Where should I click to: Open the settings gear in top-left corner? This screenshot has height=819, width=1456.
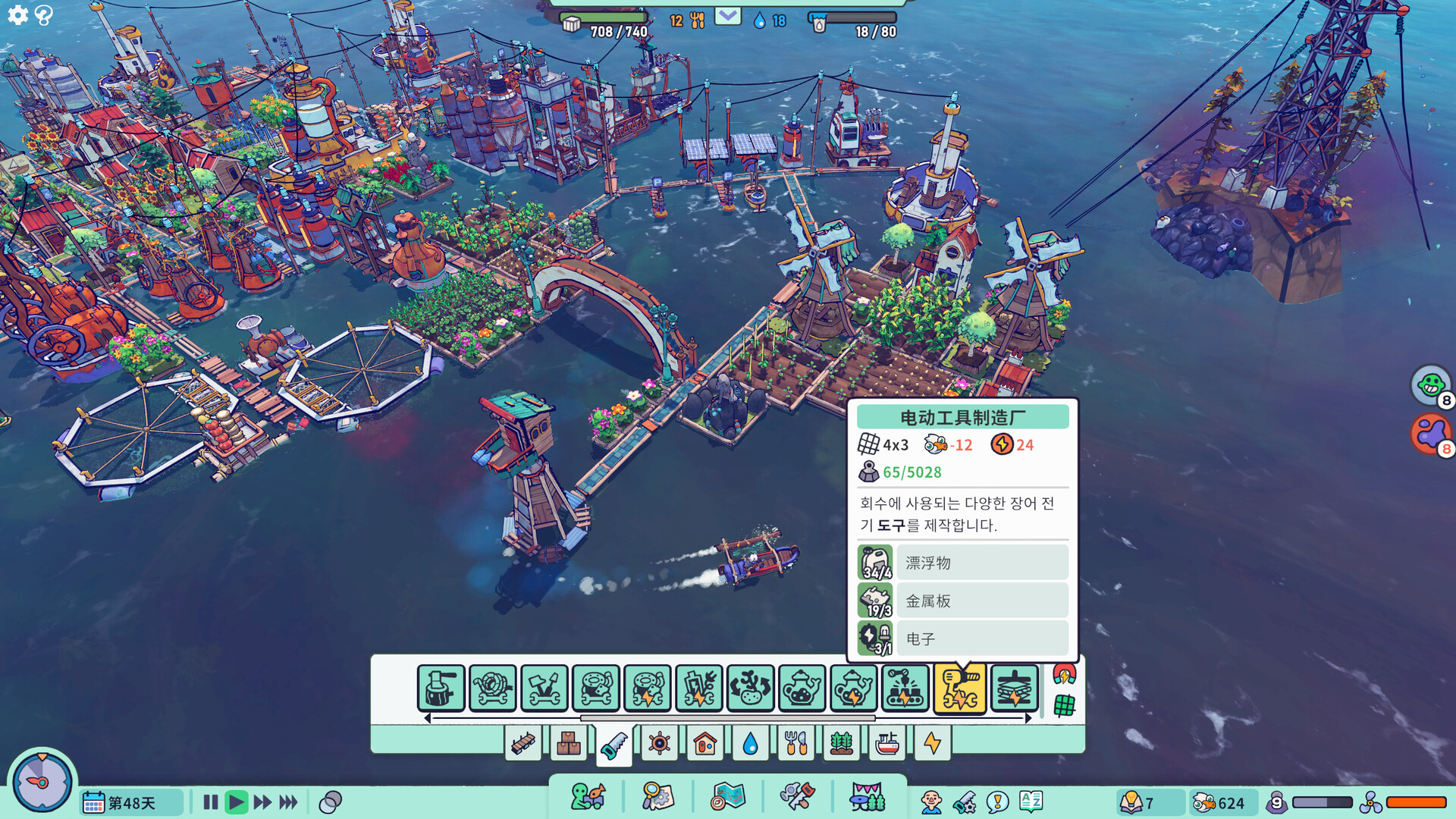coord(17,16)
